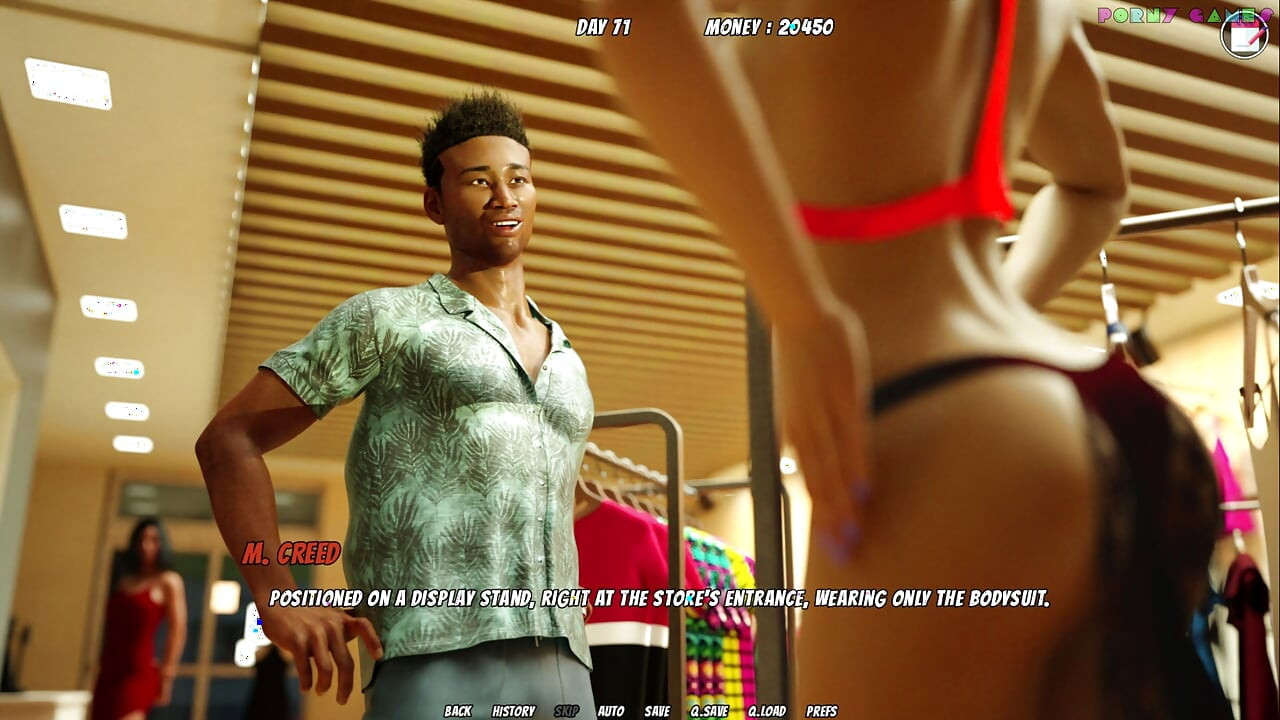
Task: Quick save with Q.Save
Action: coord(709,711)
